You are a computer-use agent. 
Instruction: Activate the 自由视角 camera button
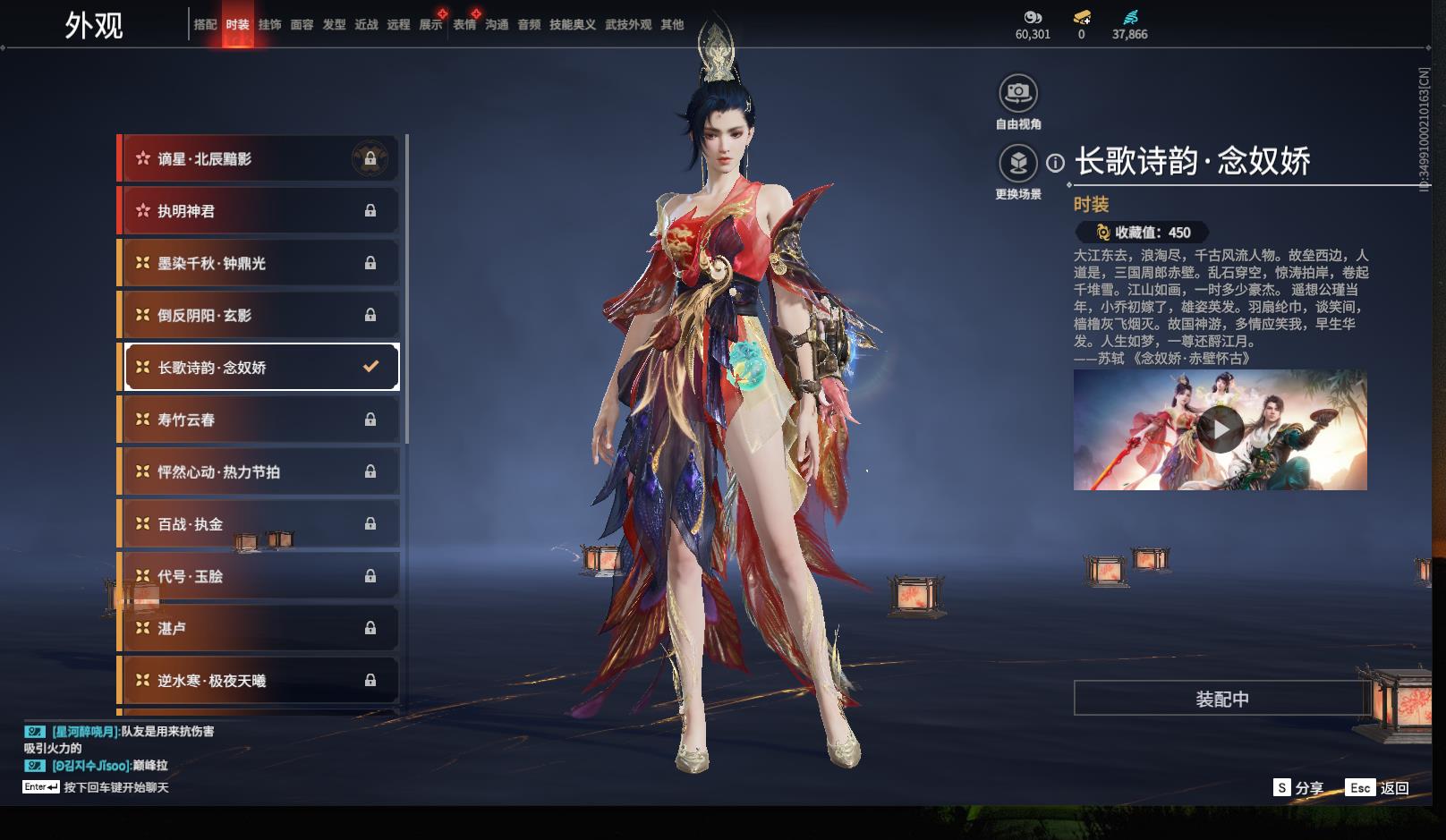click(1018, 93)
